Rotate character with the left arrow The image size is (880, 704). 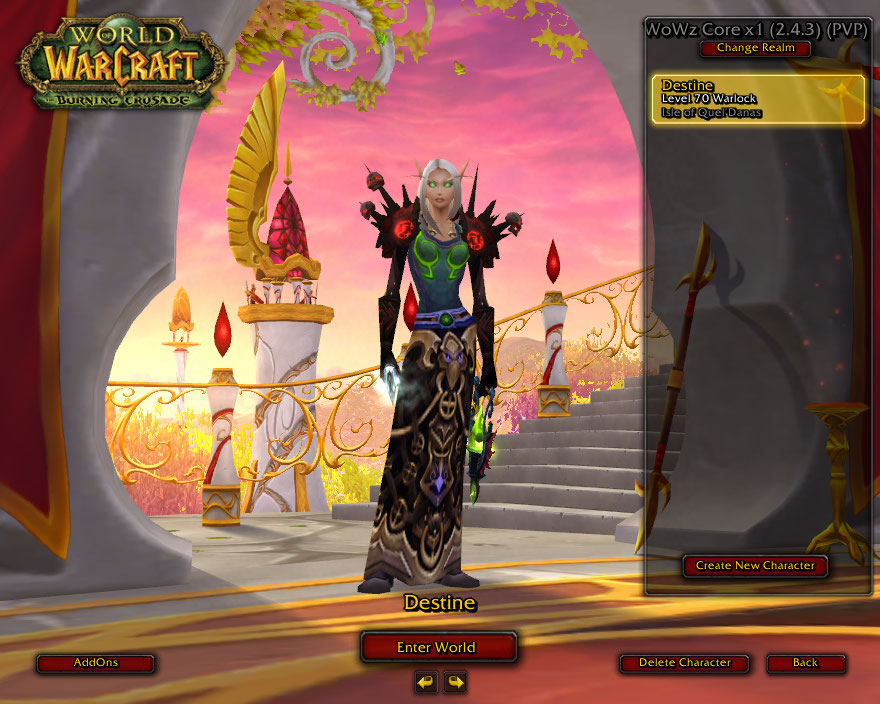(427, 682)
